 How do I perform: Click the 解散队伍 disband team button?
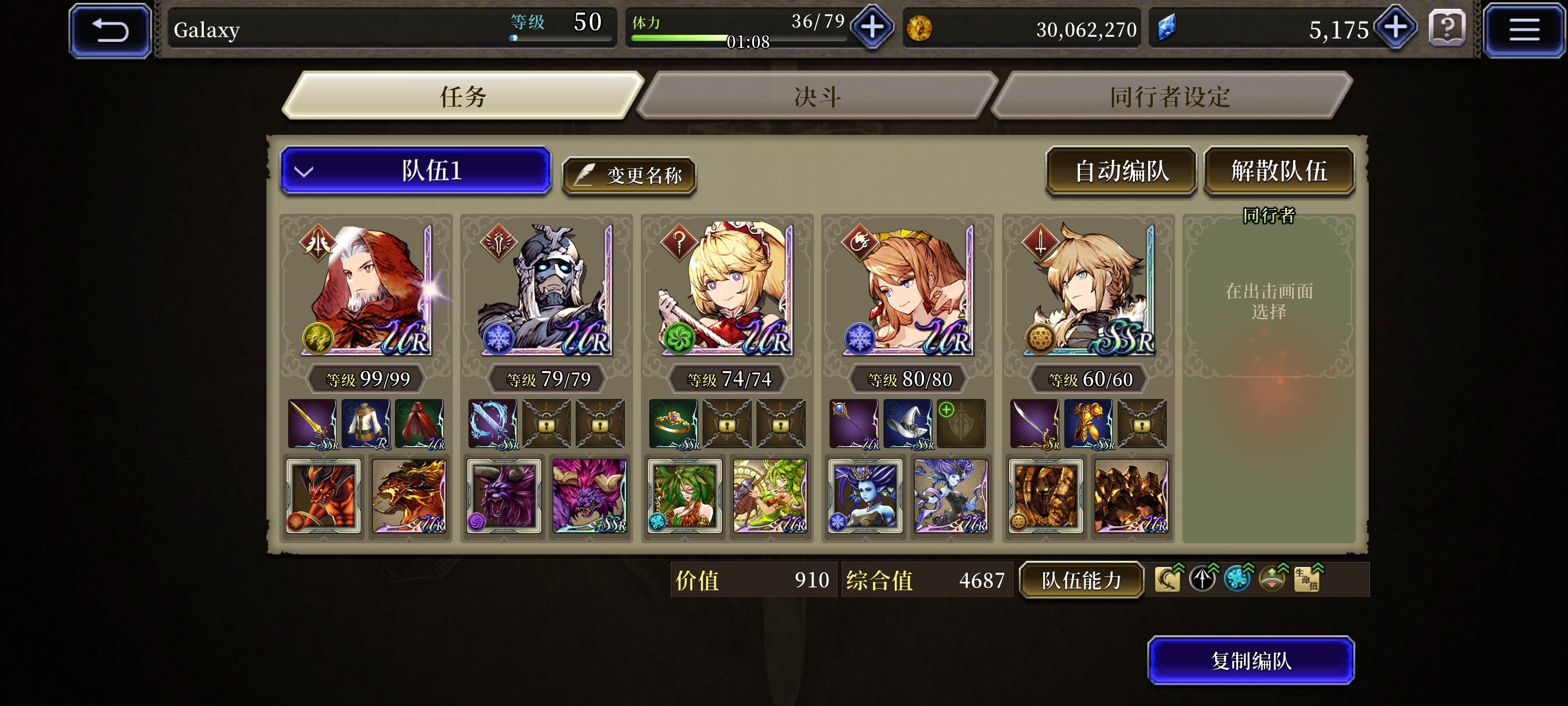point(1279,172)
